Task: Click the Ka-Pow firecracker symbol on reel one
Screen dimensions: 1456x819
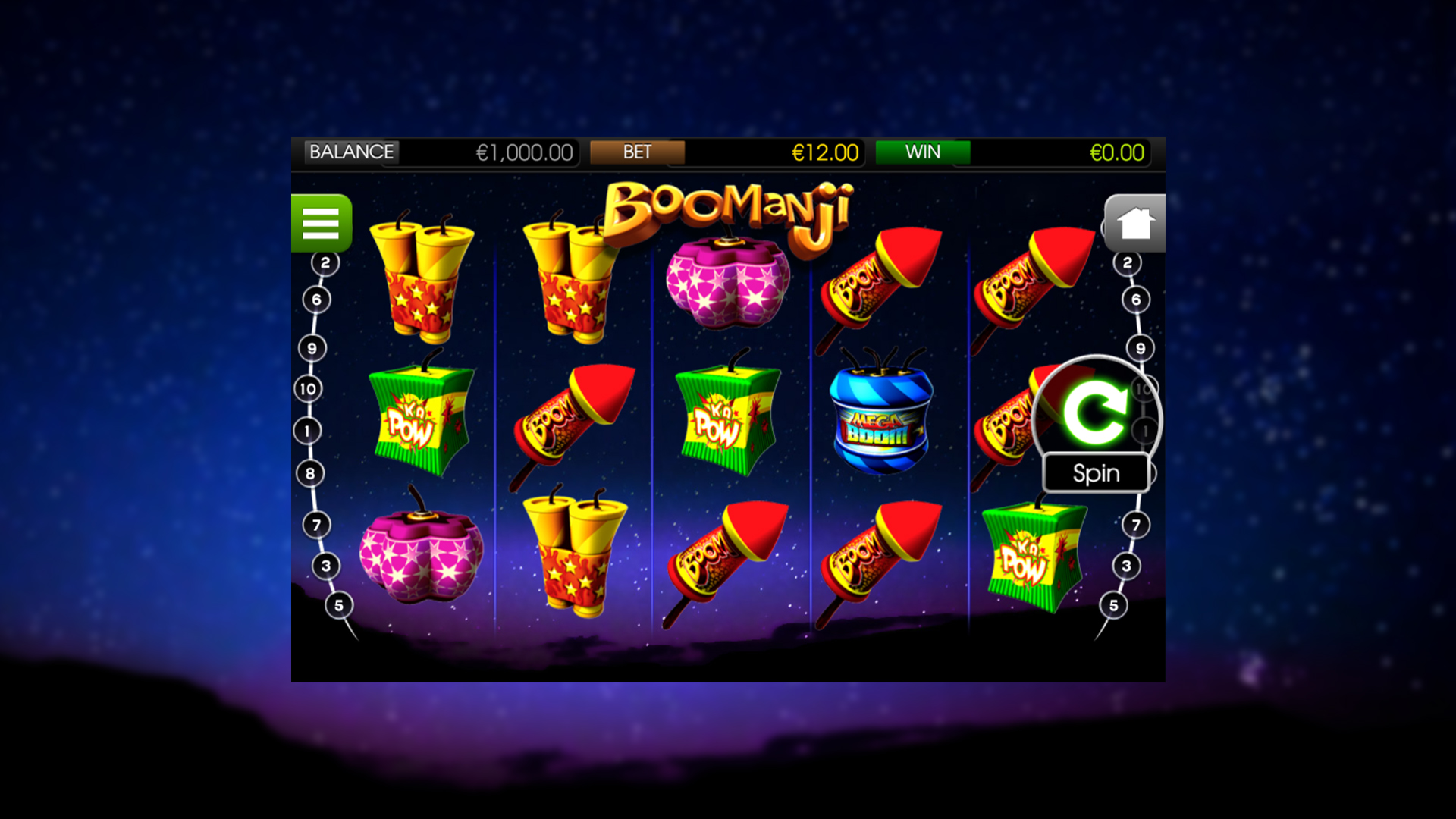Action: point(419,417)
